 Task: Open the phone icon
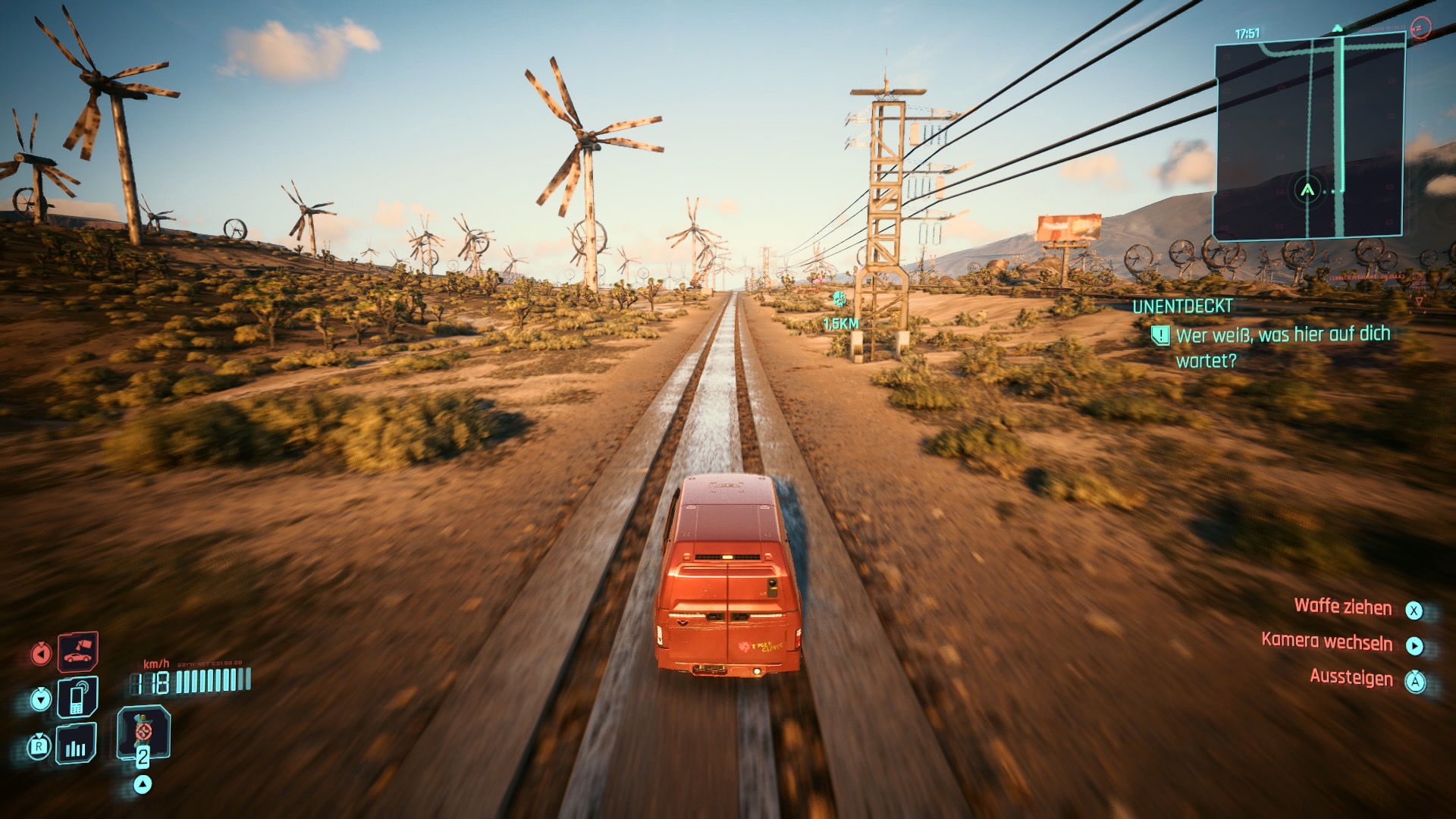[77, 697]
